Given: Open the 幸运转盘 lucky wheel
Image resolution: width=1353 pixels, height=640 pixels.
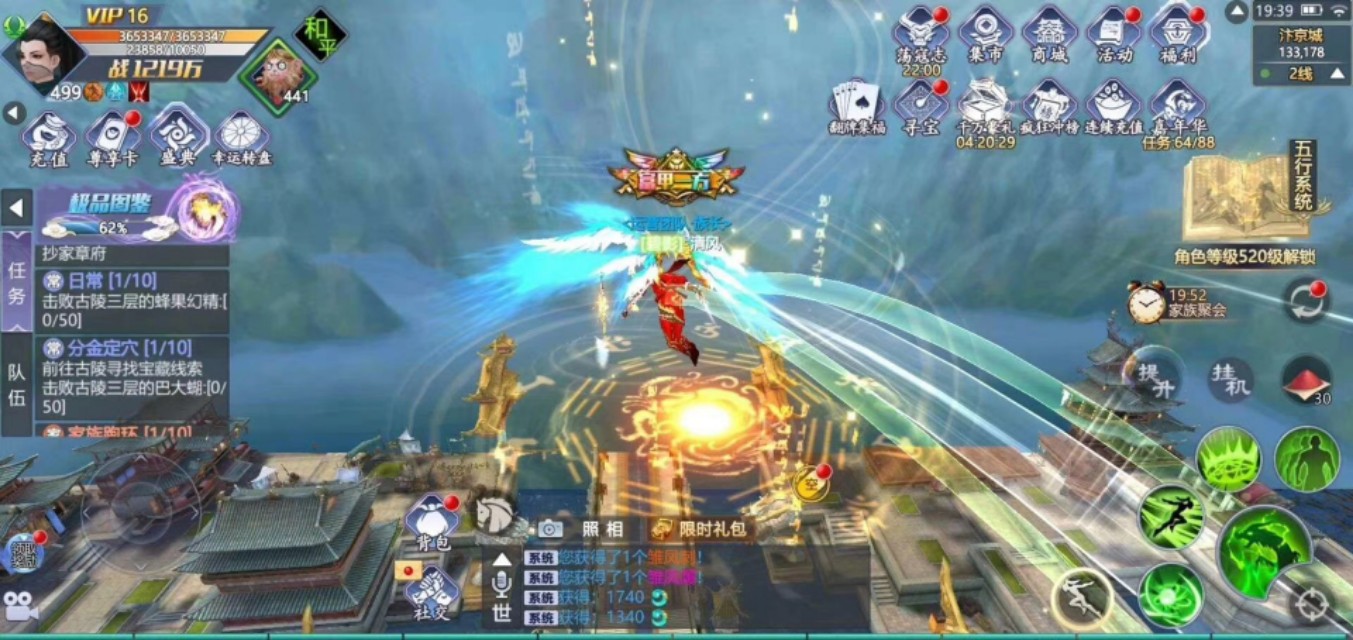Looking at the screenshot, I should click(241, 137).
